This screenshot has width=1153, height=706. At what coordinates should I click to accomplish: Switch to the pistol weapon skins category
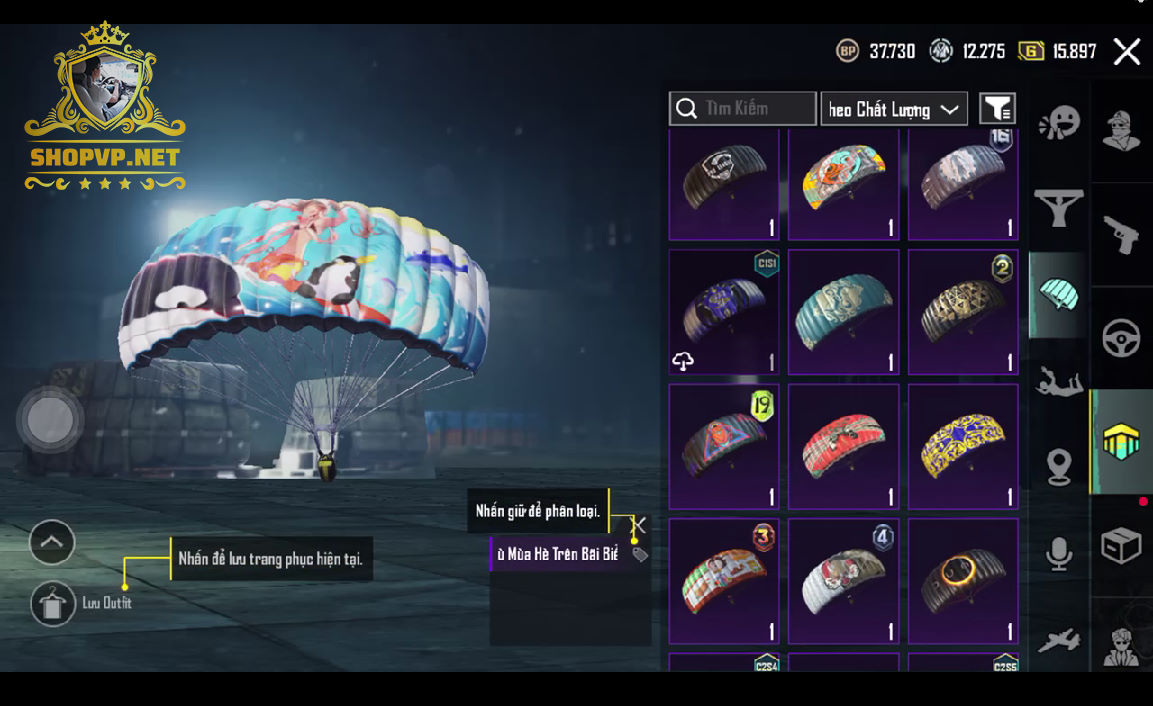pyautogui.click(x=1121, y=235)
